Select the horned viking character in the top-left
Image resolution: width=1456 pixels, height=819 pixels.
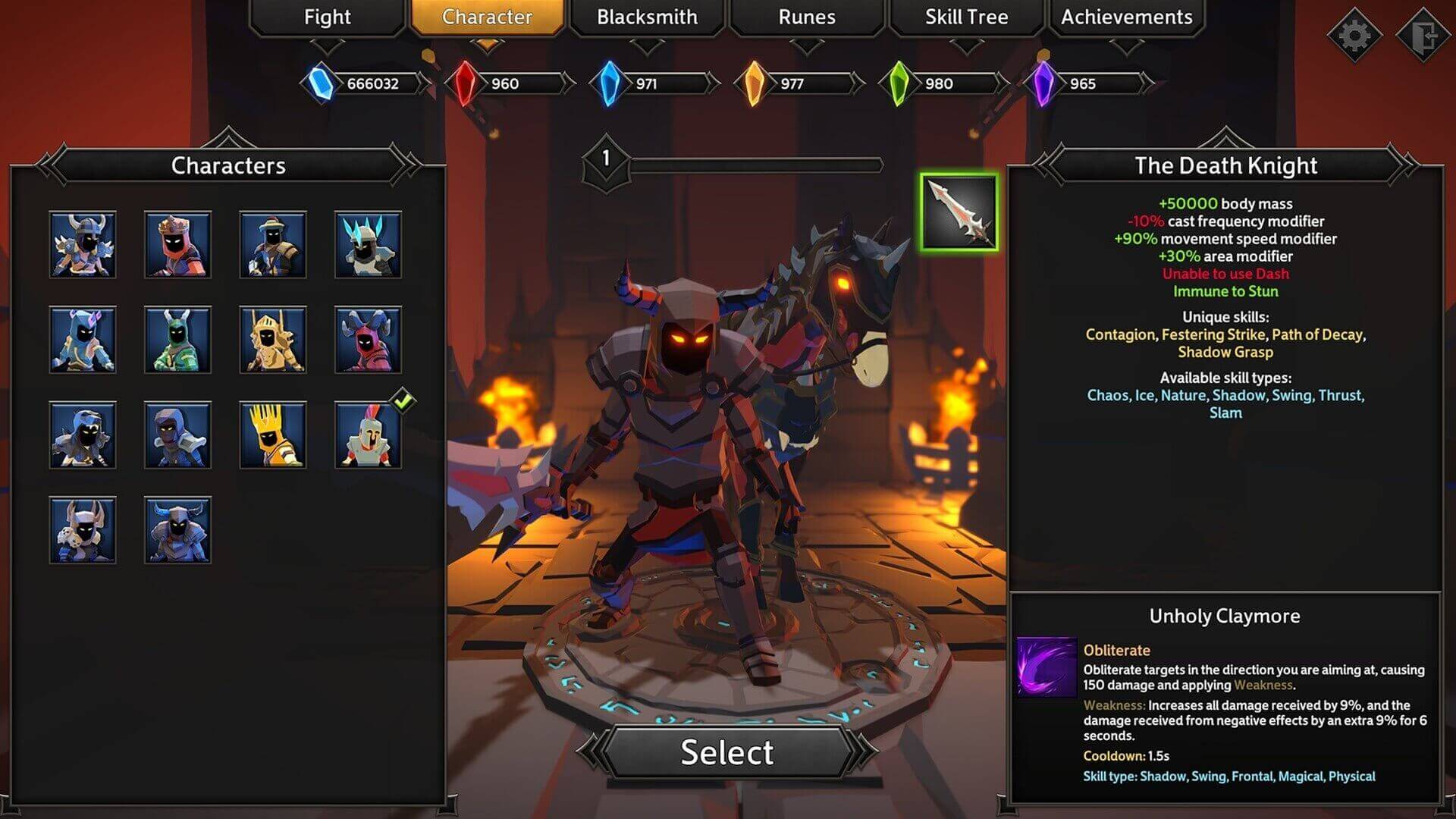83,245
